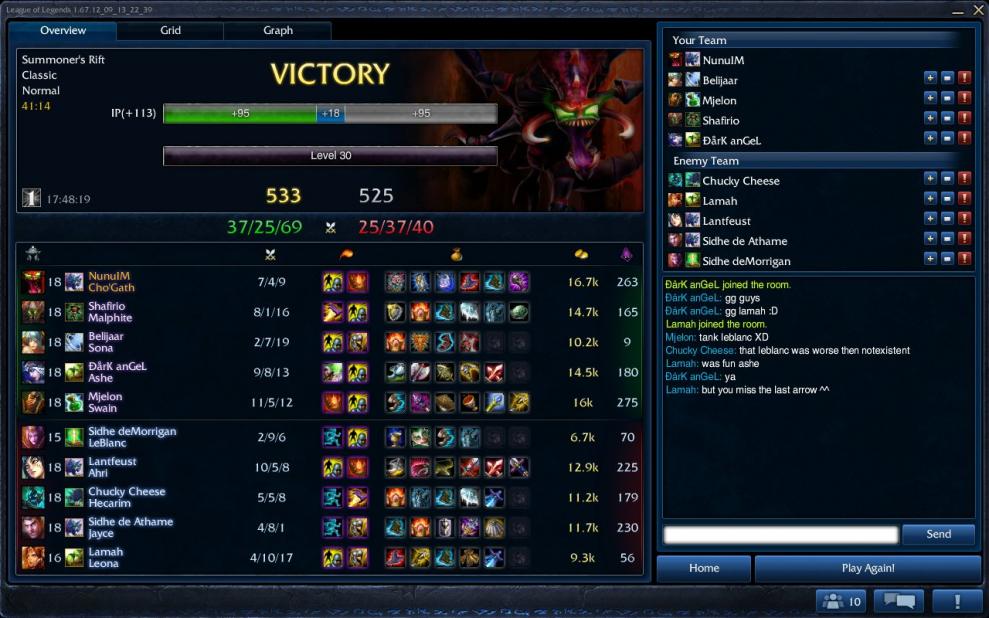The width and height of the screenshot is (989, 618).
Task: Return to Home screen
Action: 704,568
